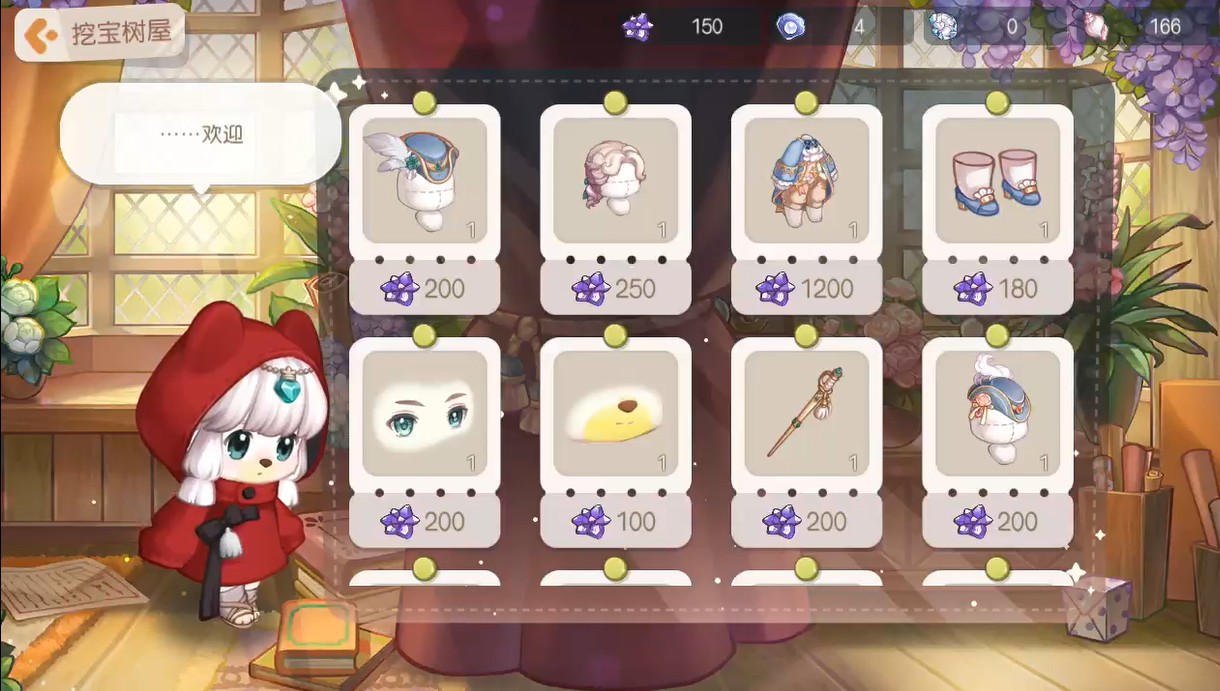The width and height of the screenshot is (1220, 691).
Task: Select the blue outfit priced 1200
Action: (x=806, y=181)
